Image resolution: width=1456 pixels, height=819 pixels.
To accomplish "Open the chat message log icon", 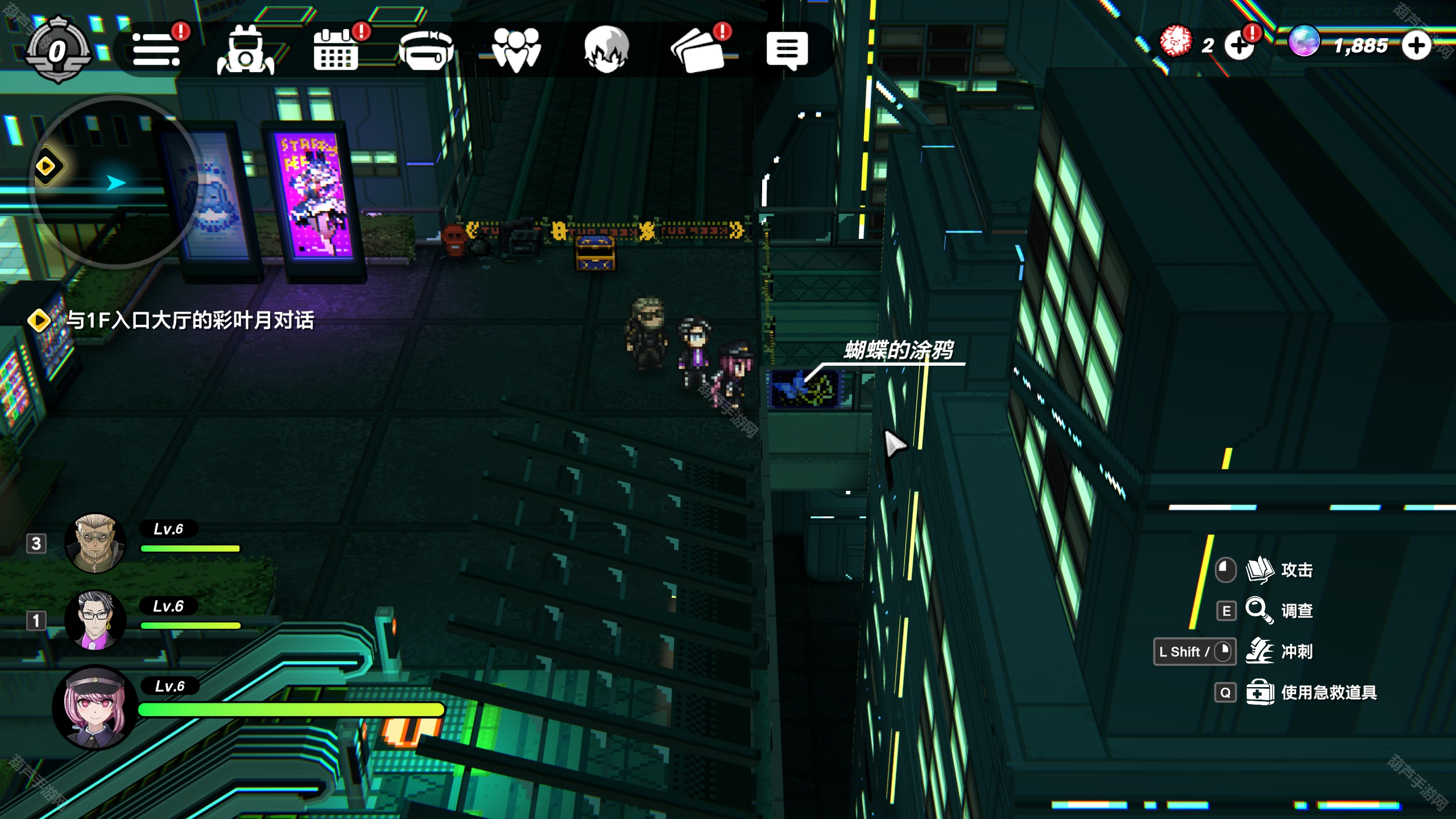I will click(787, 49).
